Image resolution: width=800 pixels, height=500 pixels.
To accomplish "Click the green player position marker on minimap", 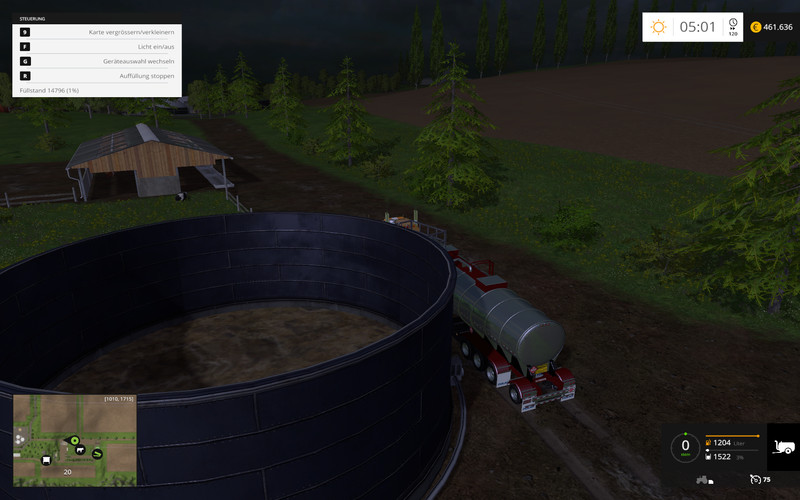I will pos(74,439).
